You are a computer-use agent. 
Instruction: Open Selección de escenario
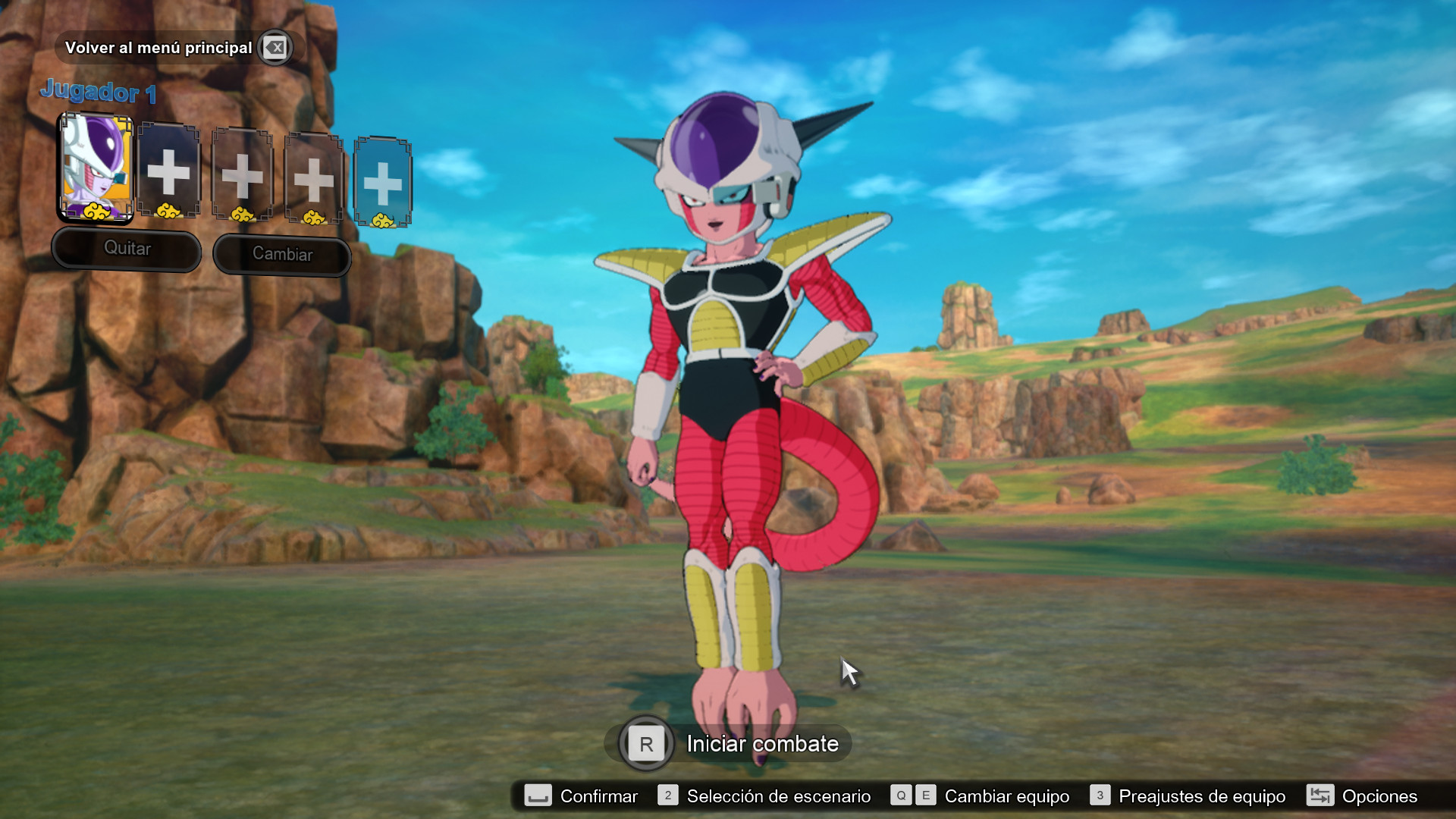pos(777,796)
